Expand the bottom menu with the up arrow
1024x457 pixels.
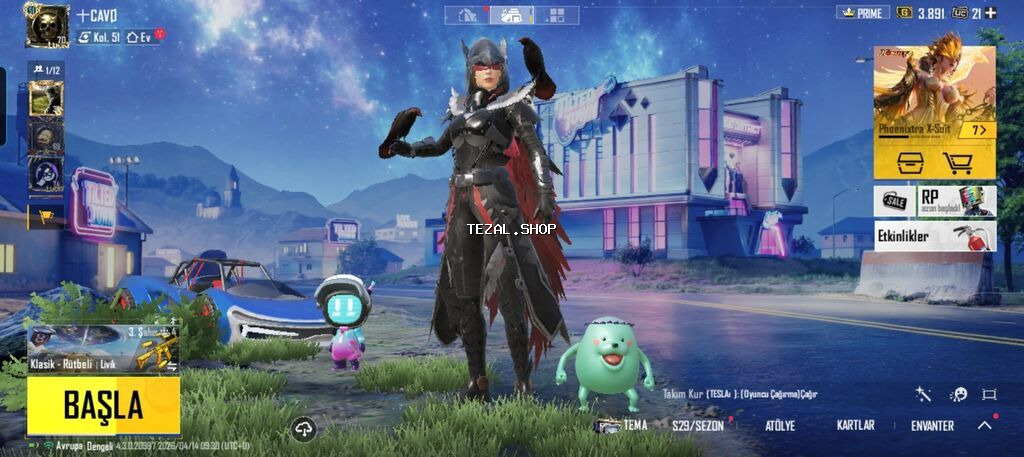985,425
